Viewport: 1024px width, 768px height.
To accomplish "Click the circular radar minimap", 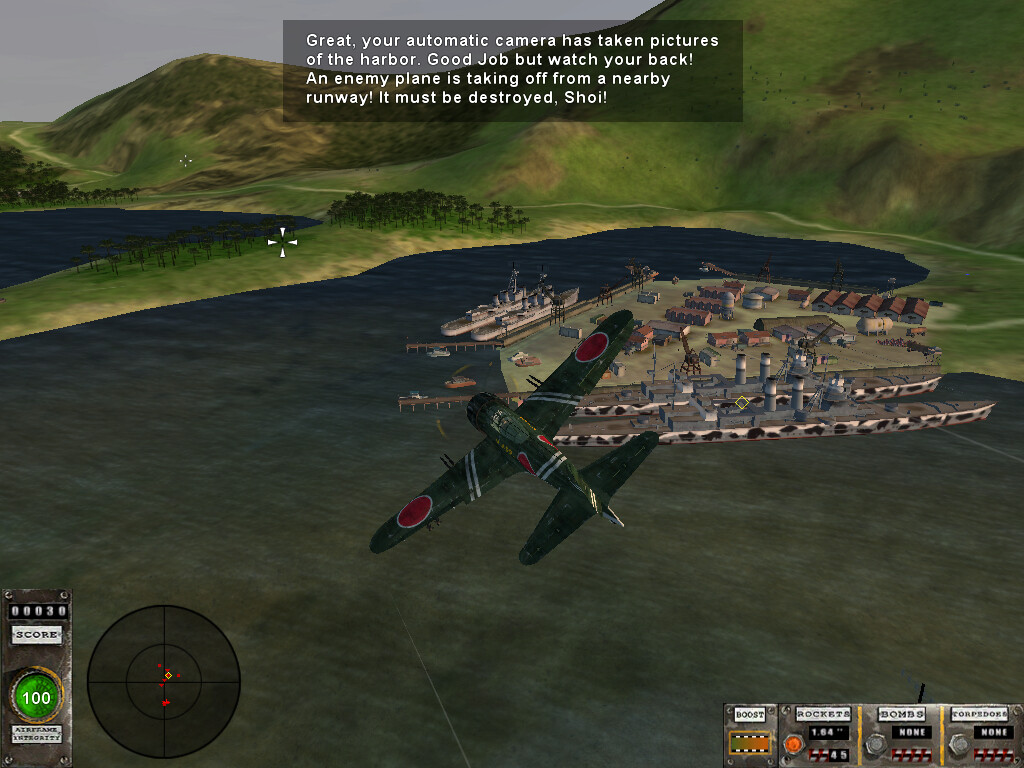I will click(x=163, y=681).
